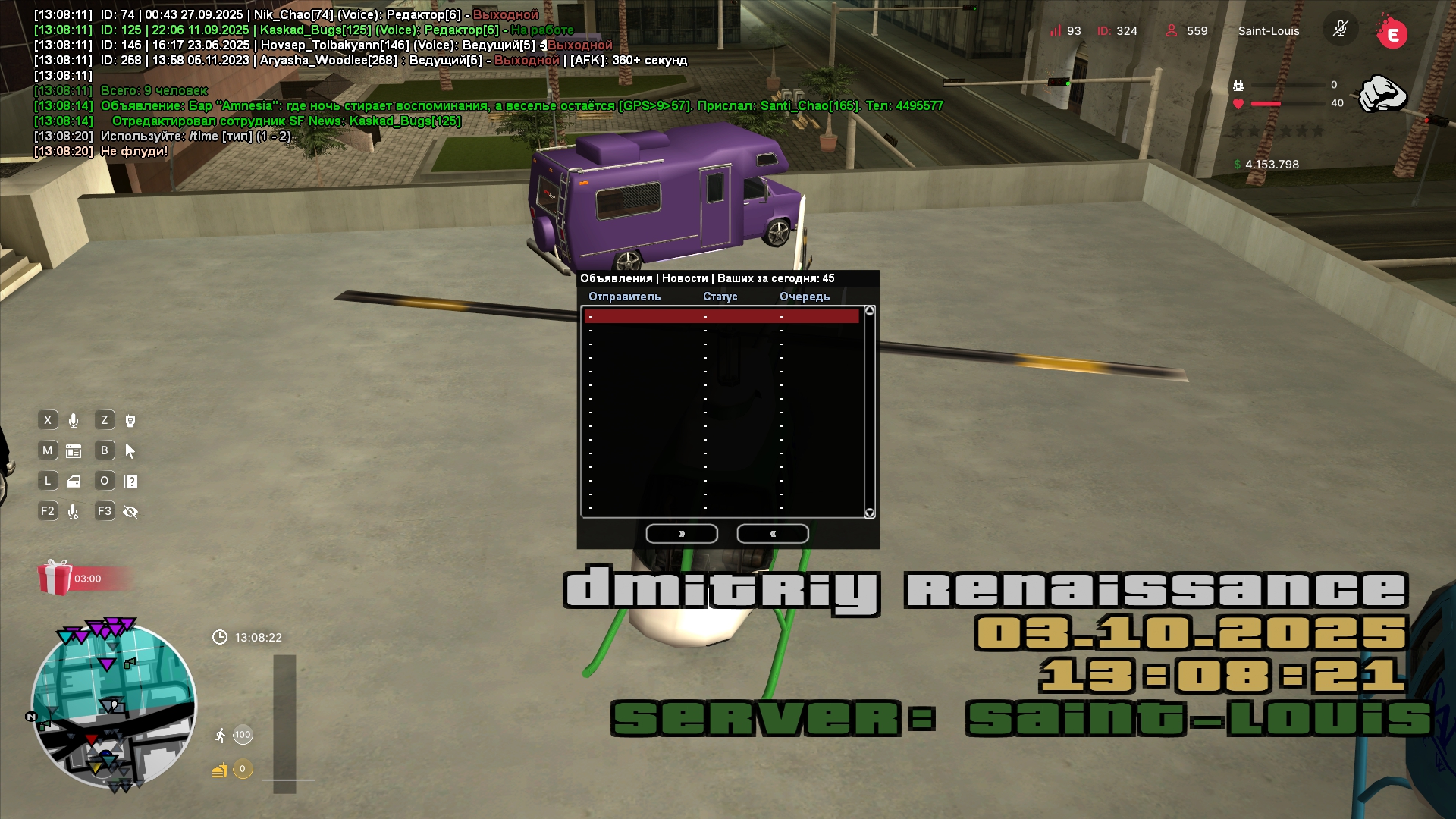Viewport: 1456px width, 819px height.
Task: Click the « button in announcements dialog
Action: [773, 534]
